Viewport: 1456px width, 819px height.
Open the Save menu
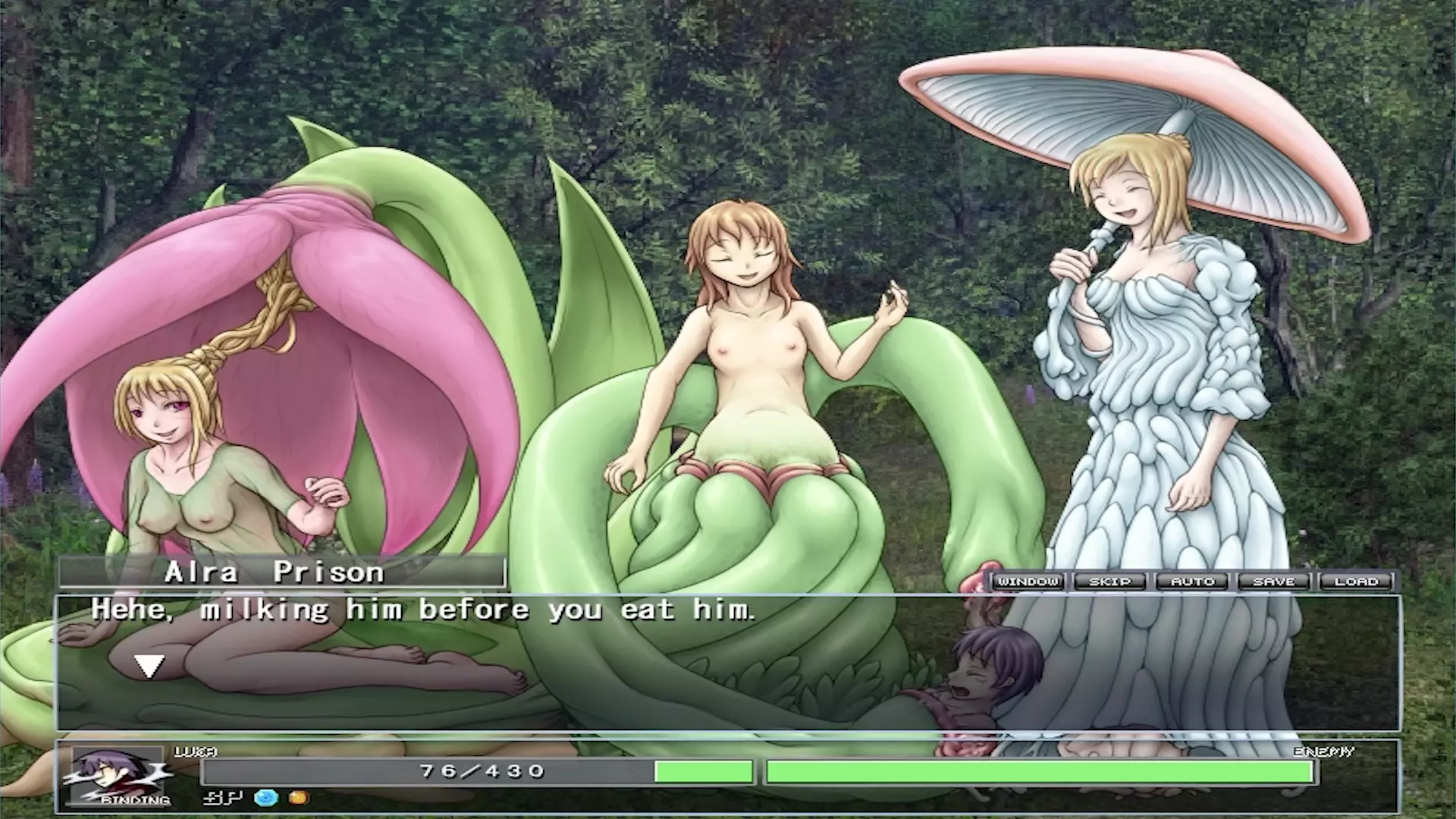point(1275,582)
